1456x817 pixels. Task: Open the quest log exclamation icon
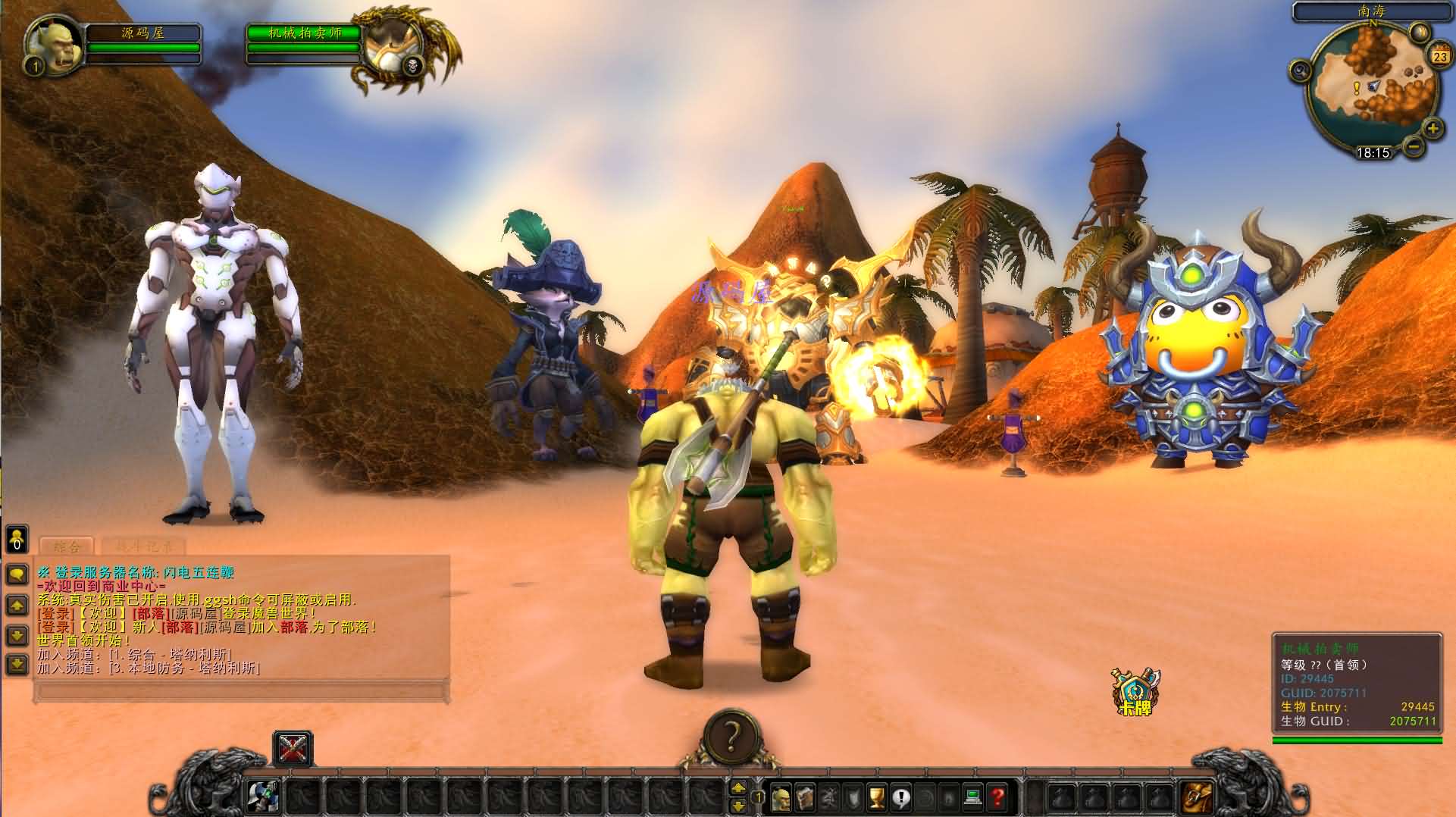point(901,797)
